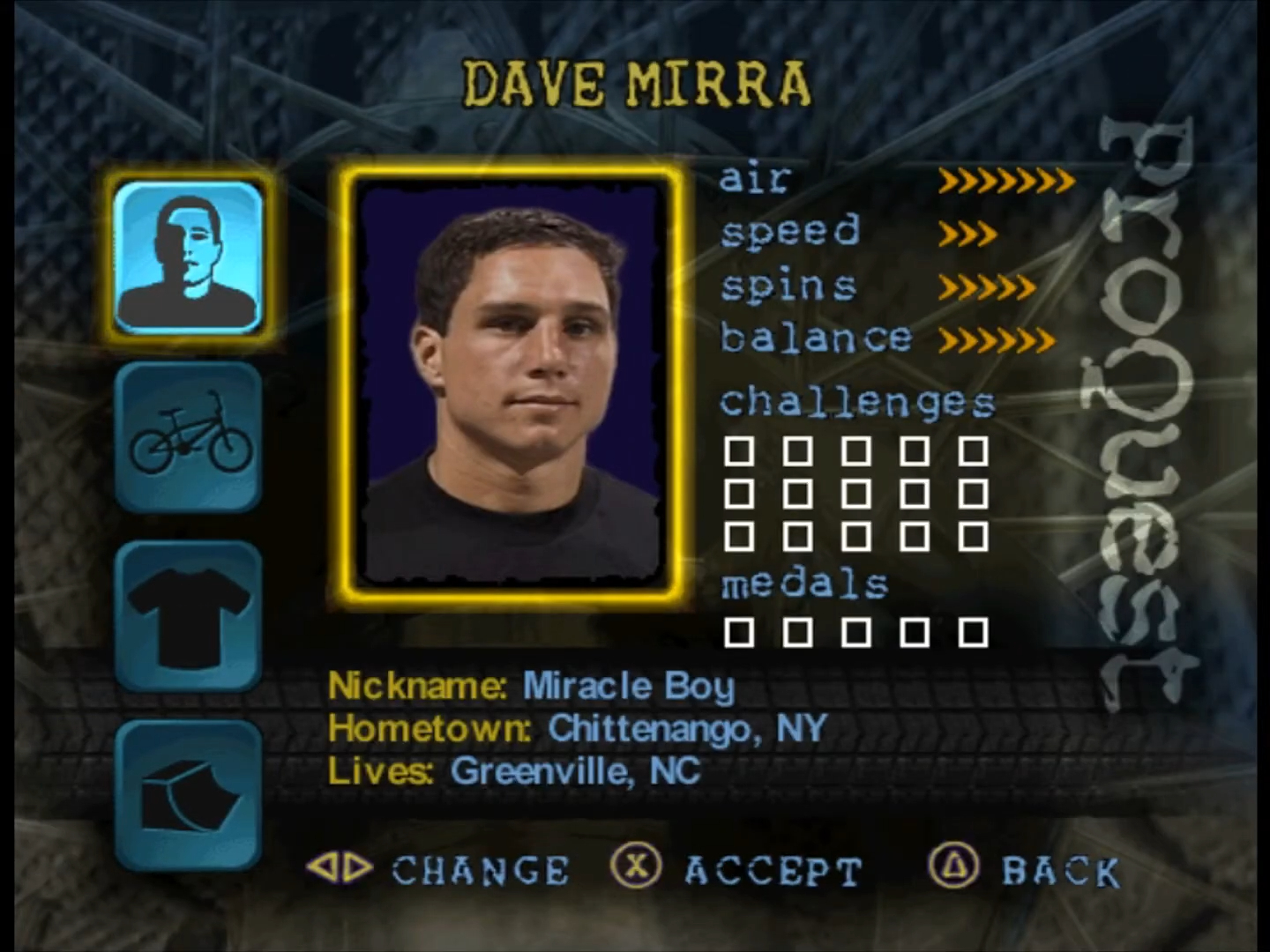Viewport: 1270px width, 952px height.
Task: Toggle the first challenge checkbox
Action: coord(740,450)
